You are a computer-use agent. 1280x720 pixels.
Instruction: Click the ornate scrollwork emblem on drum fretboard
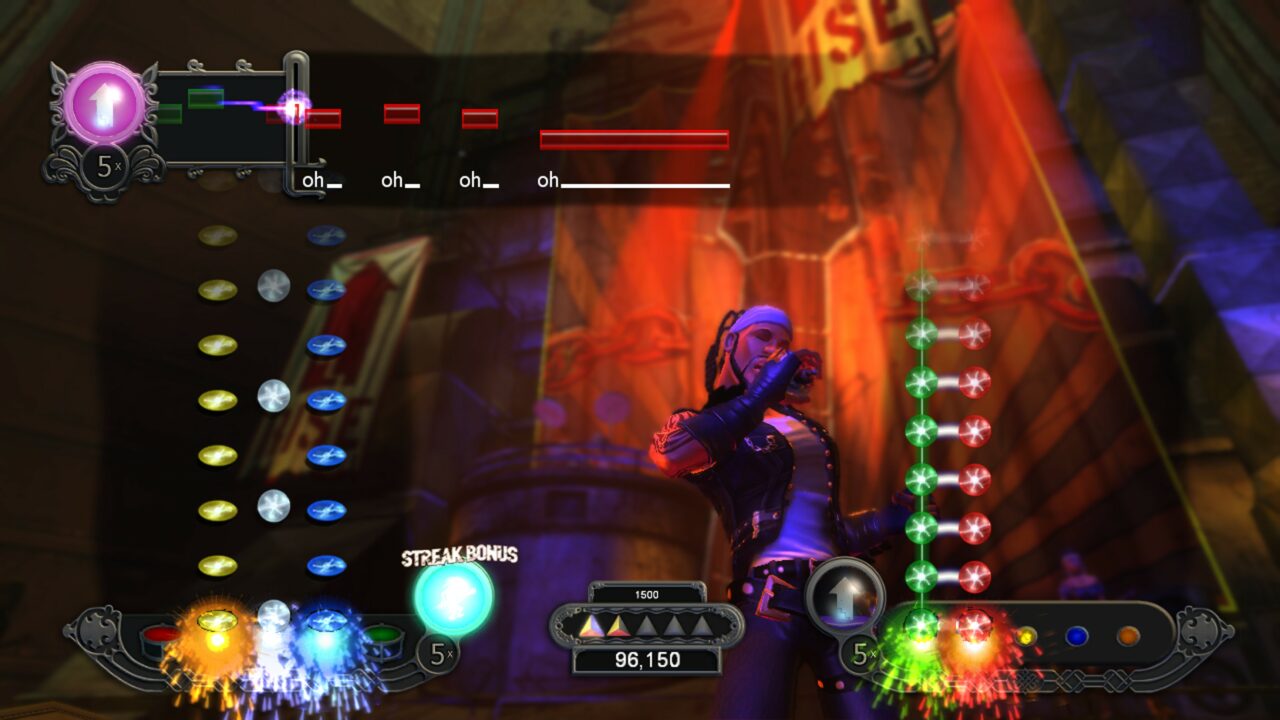click(97, 632)
